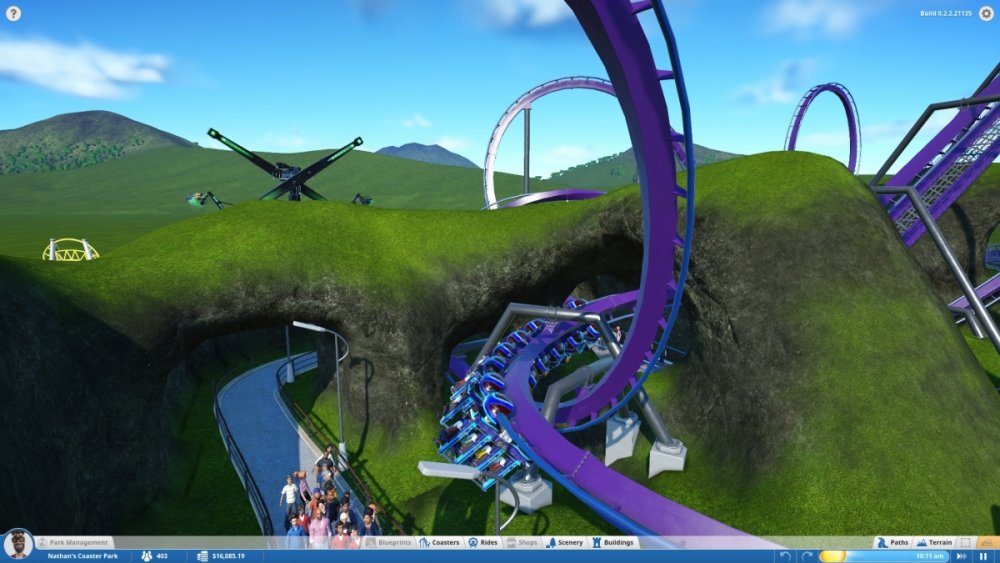Screen dimensions: 1000x563
Task: Switch to the Rides tab
Action: (483, 542)
